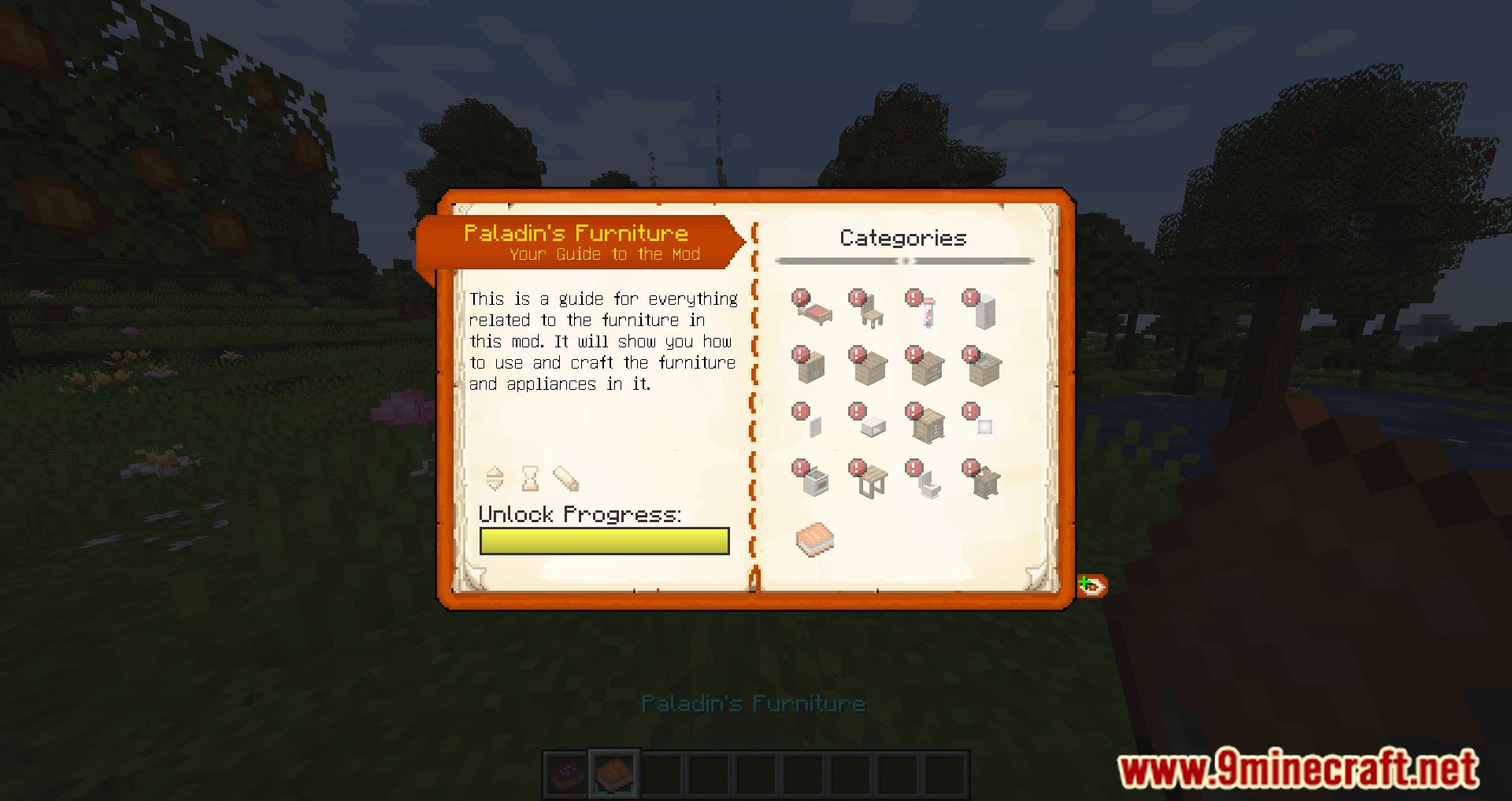Open the bed furniture category
Viewport: 1512px width, 801px height.
click(x=814, y=310)
